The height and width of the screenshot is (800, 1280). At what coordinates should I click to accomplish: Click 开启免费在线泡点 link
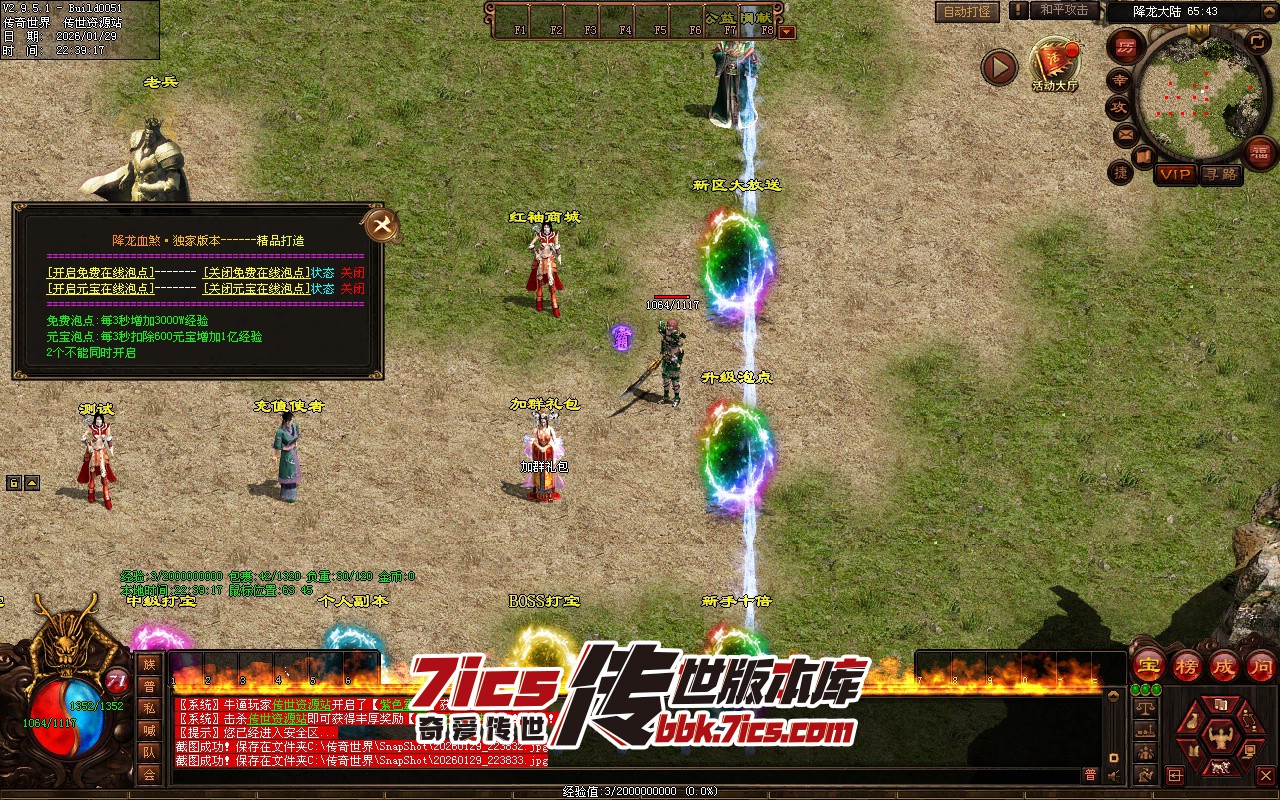pos(101,272)
